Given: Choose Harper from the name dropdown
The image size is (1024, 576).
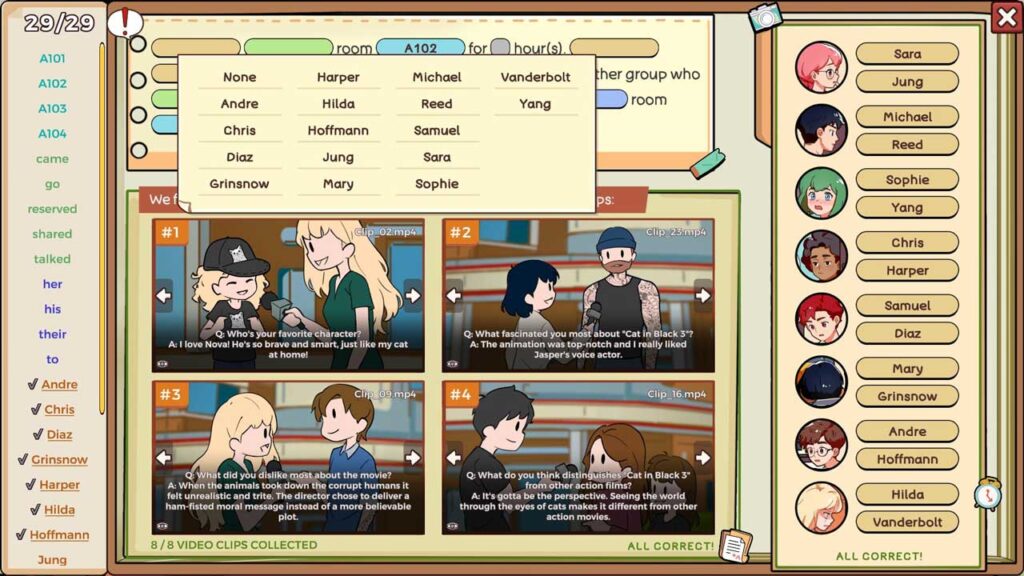Looking at the screenshot, I should coord(338,77).
